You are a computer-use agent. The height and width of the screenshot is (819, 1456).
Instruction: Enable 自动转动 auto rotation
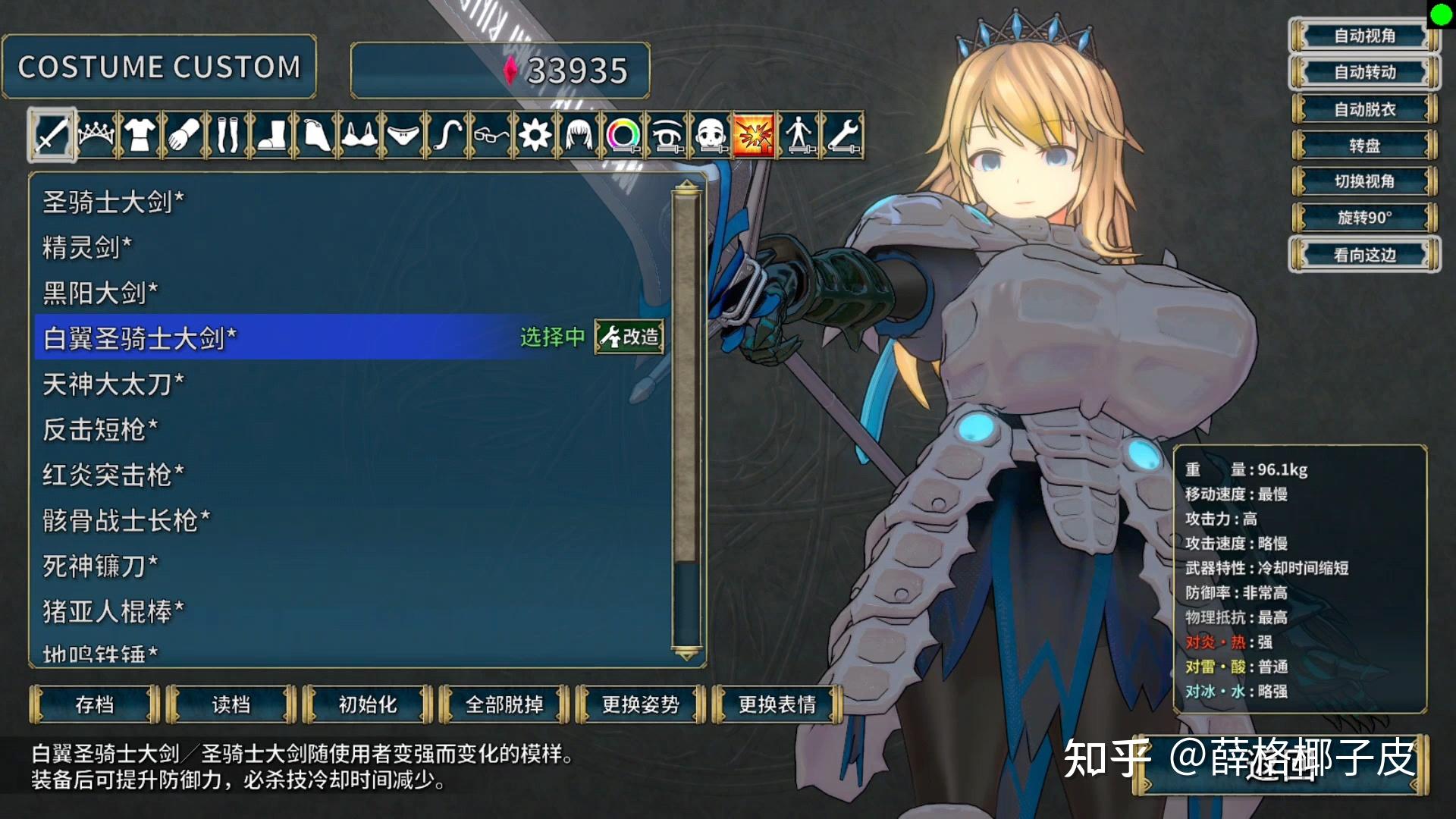coord(1364,72)
